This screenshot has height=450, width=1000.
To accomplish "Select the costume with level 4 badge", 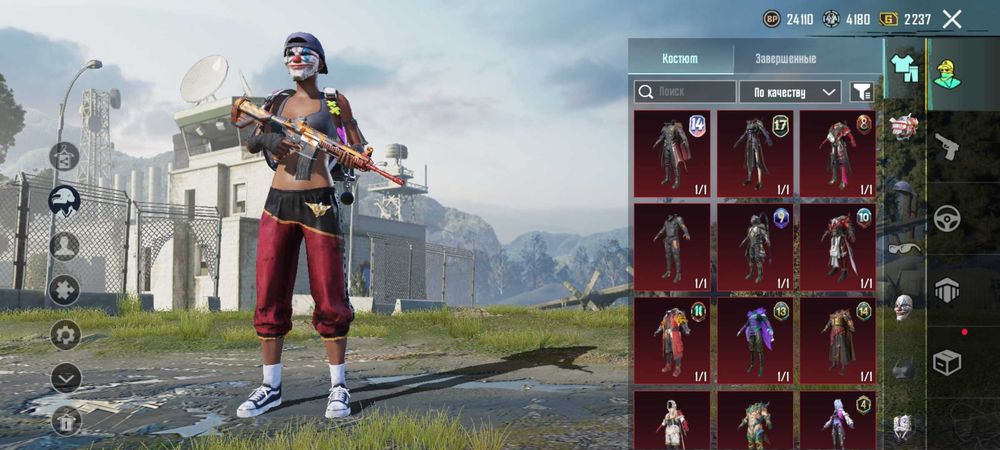I will tap(838, 420).
